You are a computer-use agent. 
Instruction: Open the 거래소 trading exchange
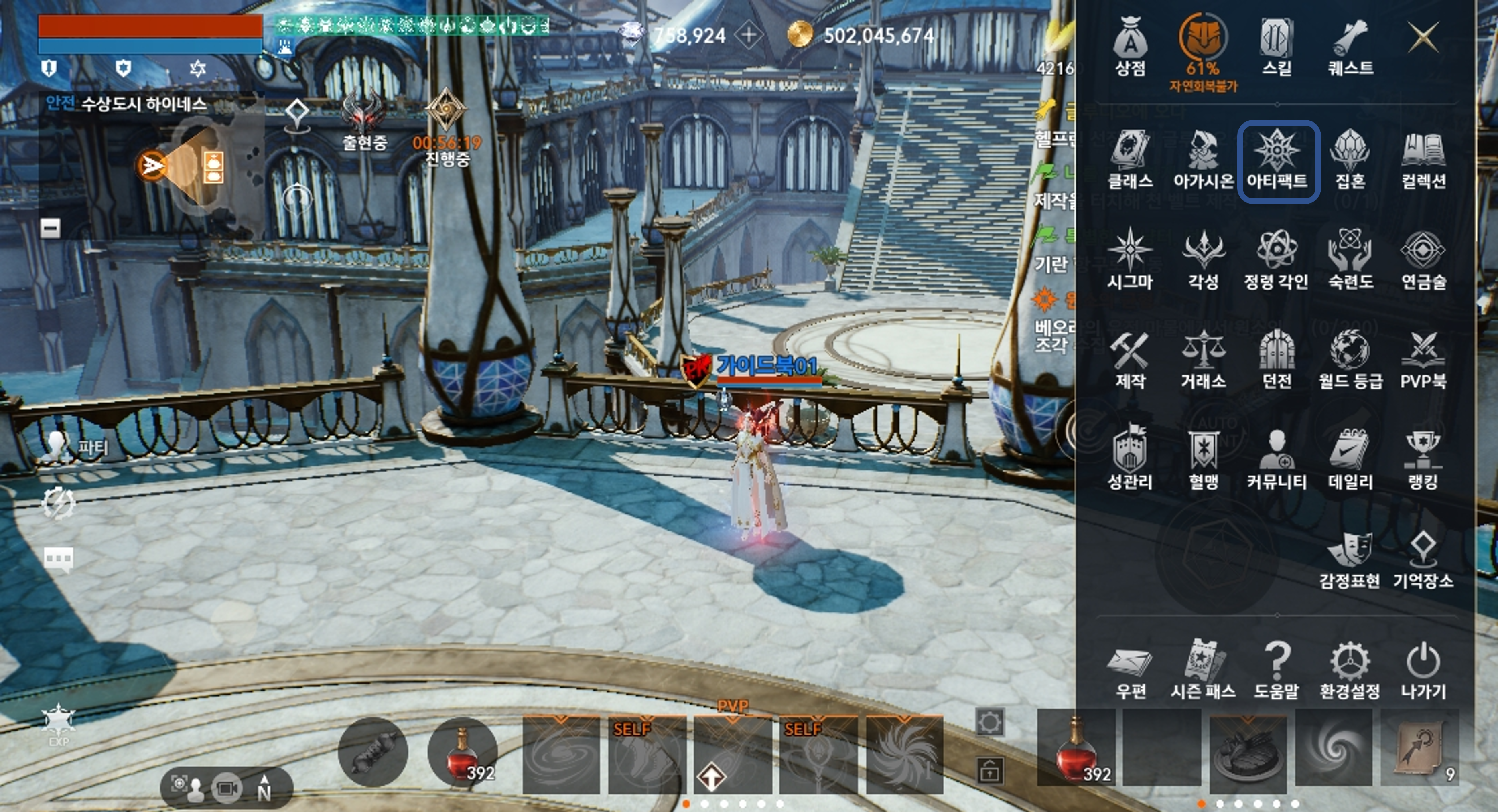pos(1203,360)
